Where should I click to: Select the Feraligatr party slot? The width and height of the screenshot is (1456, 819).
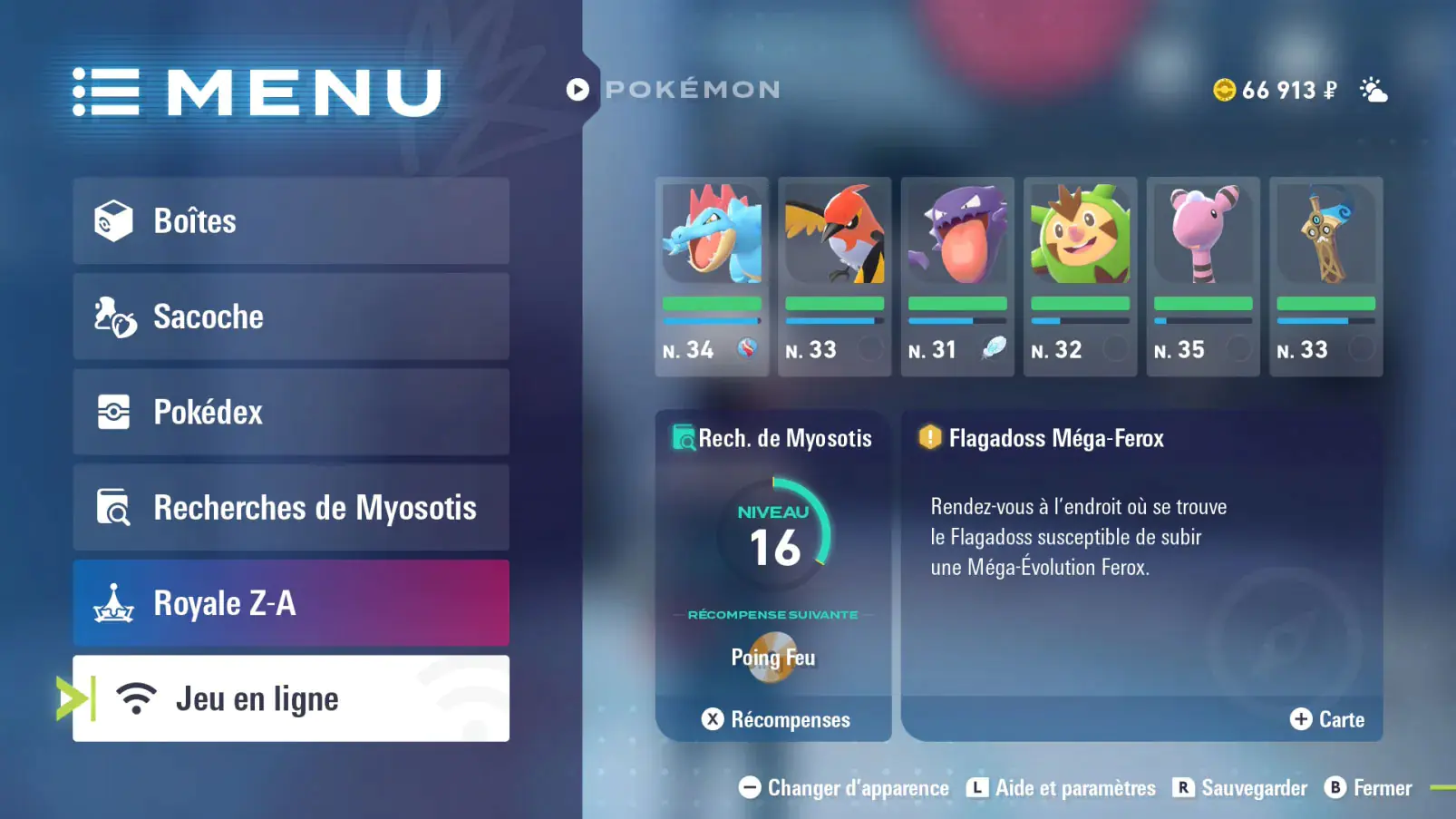[x=712, y=276]
